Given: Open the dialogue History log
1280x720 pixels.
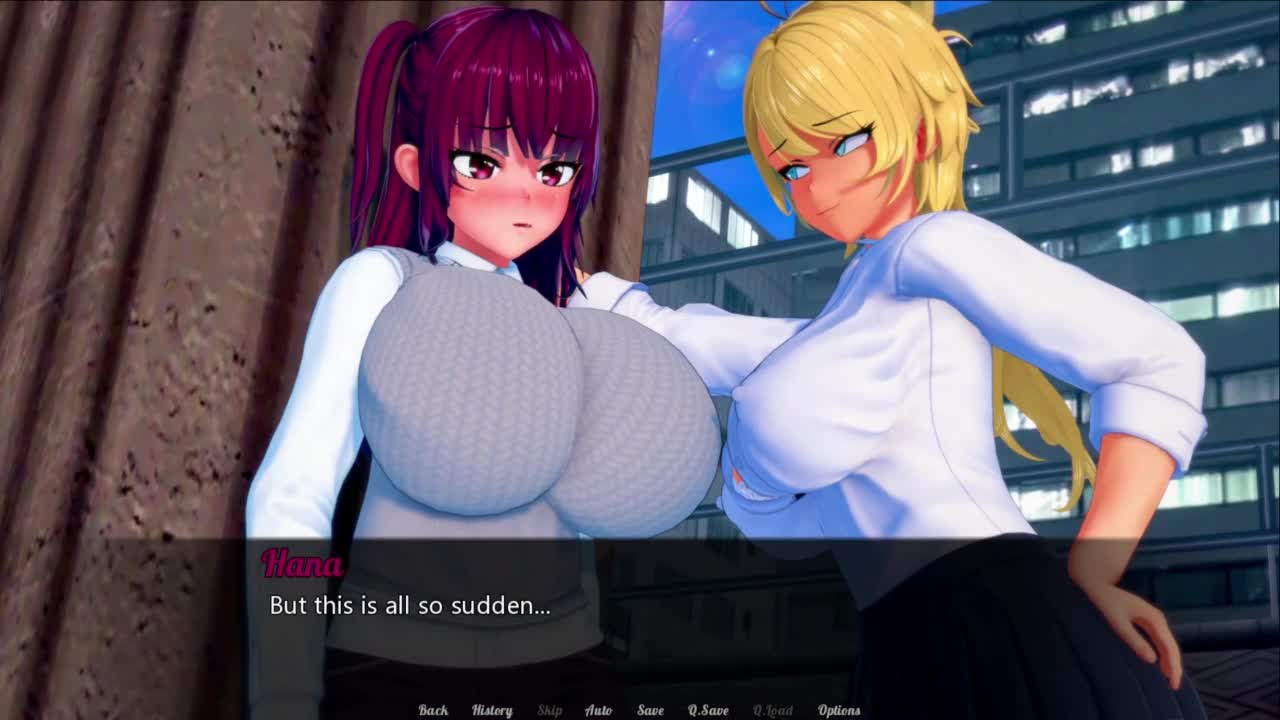Looking at the screenshot, I should [491, 710].
